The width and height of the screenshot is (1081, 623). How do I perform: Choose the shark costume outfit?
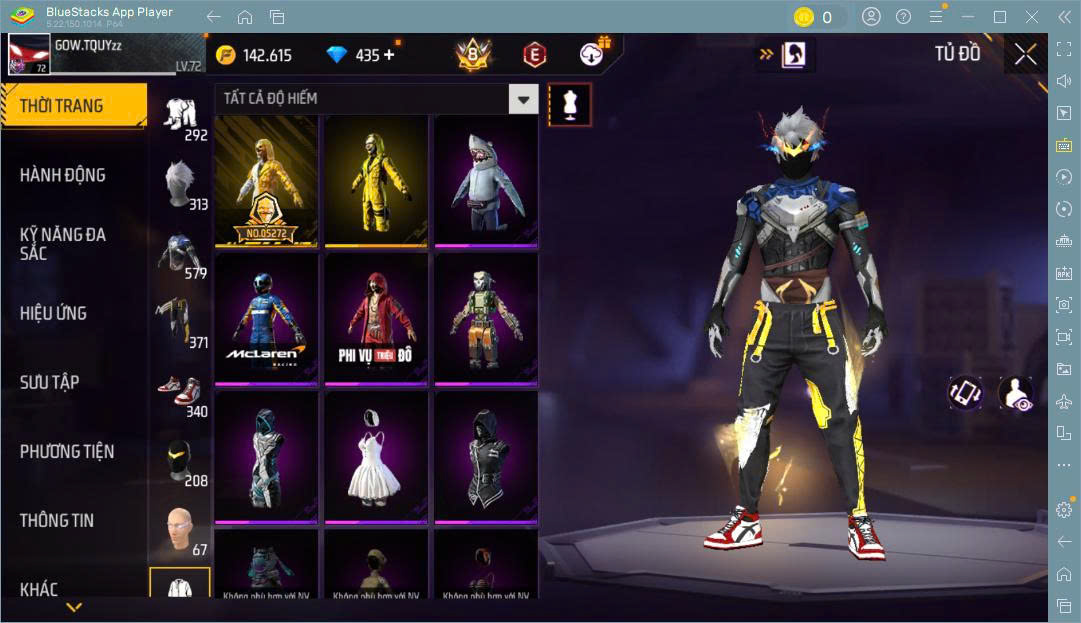485,180
